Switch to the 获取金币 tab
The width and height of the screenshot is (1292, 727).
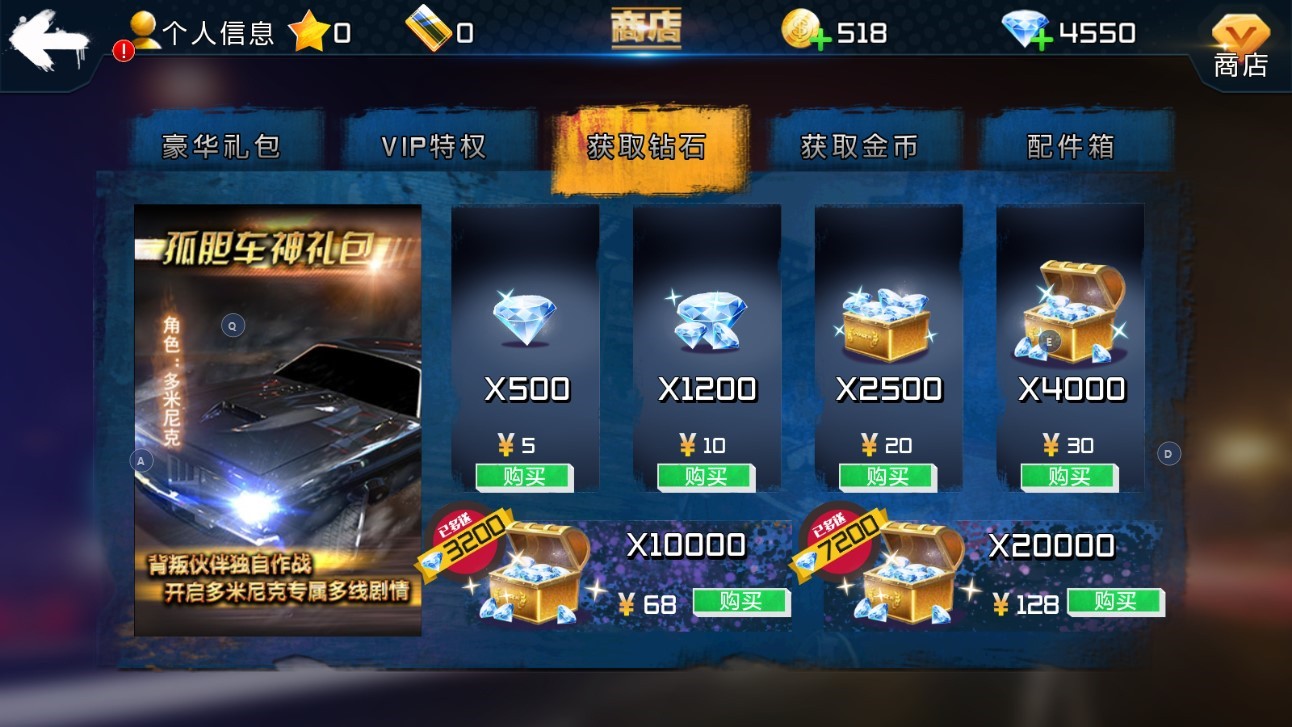click(859, 146)
